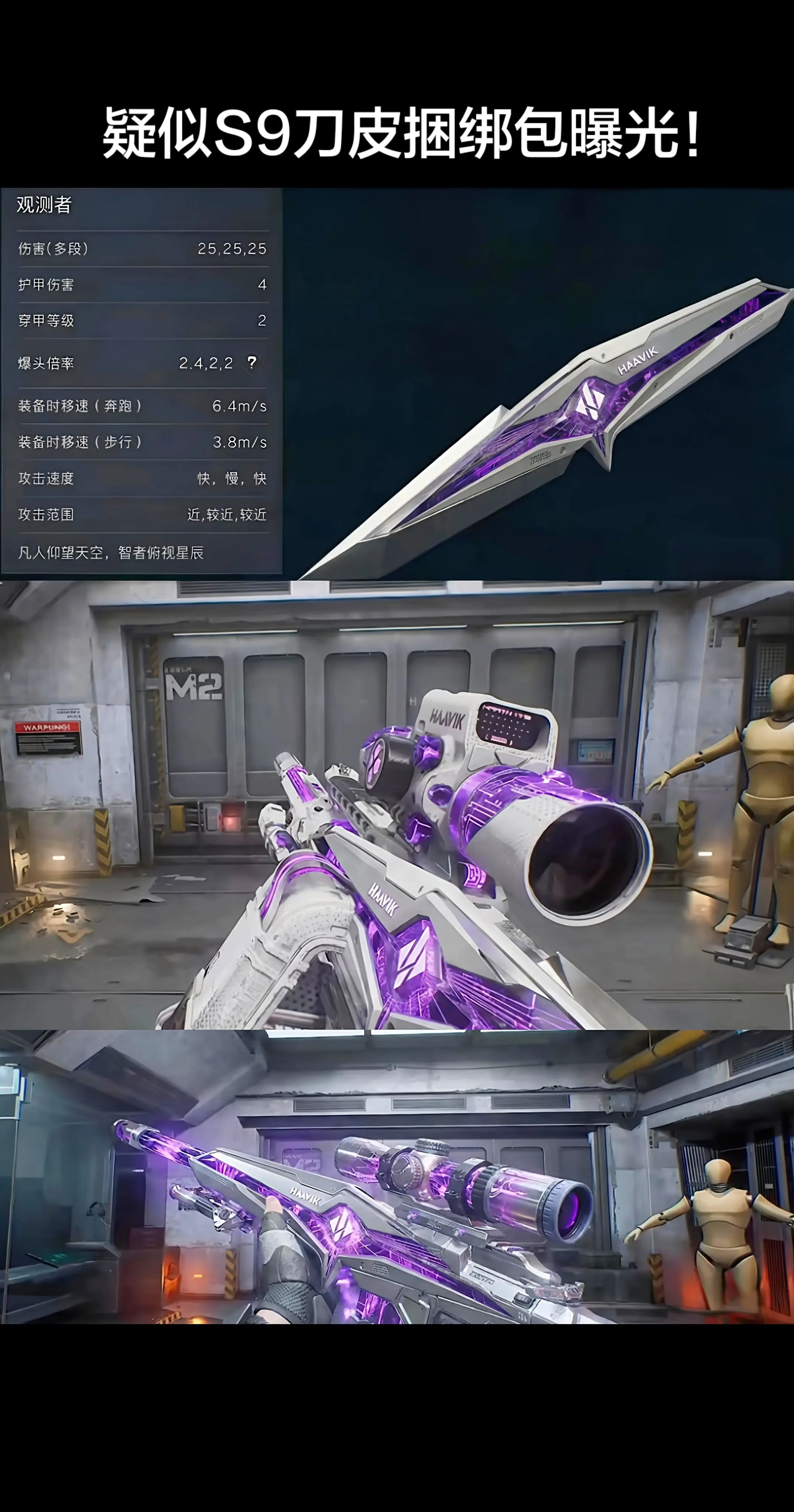The image size is (794, 1512).
Task: Select the 观测者 weapon name header
Action: point(44,206)
